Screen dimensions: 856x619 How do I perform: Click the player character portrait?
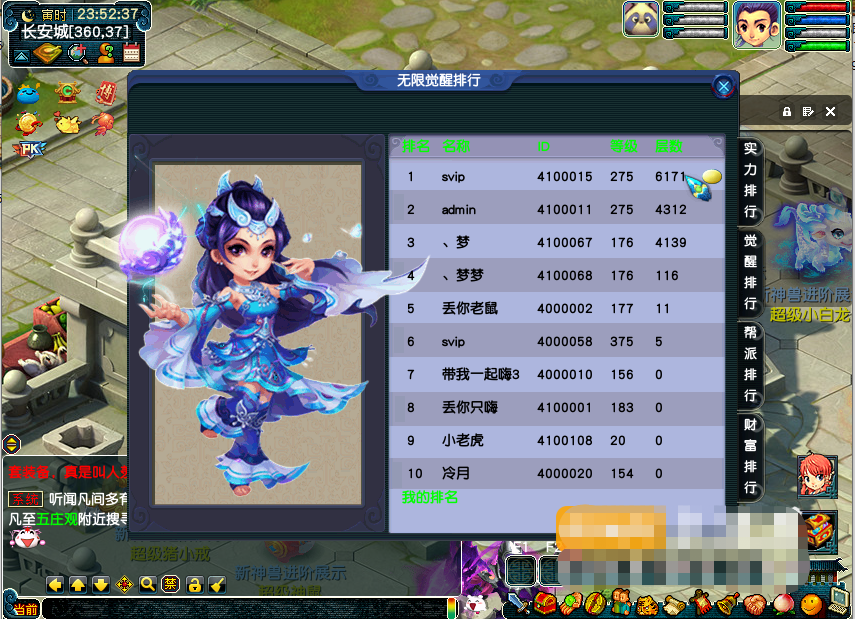pyautogui.click(x=756, y=24)
